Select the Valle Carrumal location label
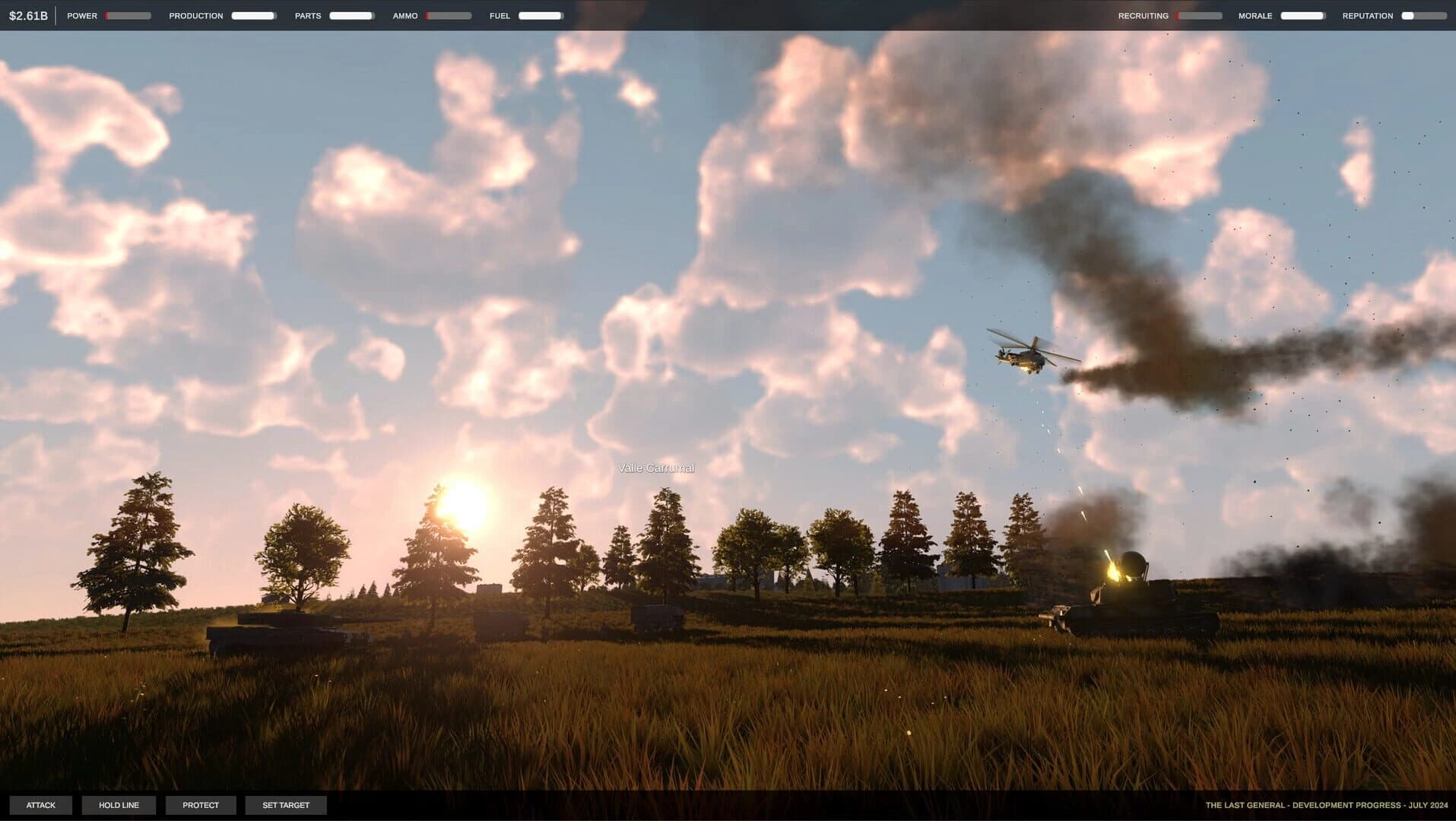1456x821 pixels. pos(657,467)
